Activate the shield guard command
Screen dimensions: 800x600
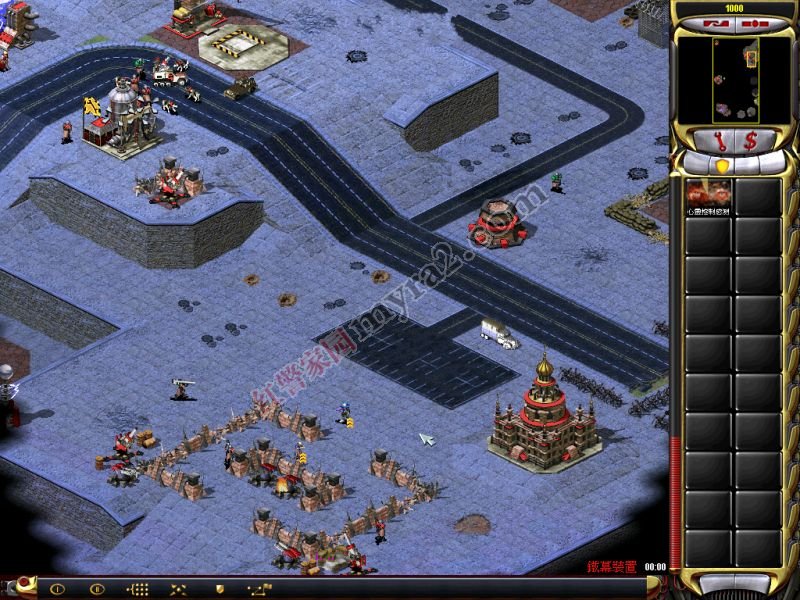[219, 589]
